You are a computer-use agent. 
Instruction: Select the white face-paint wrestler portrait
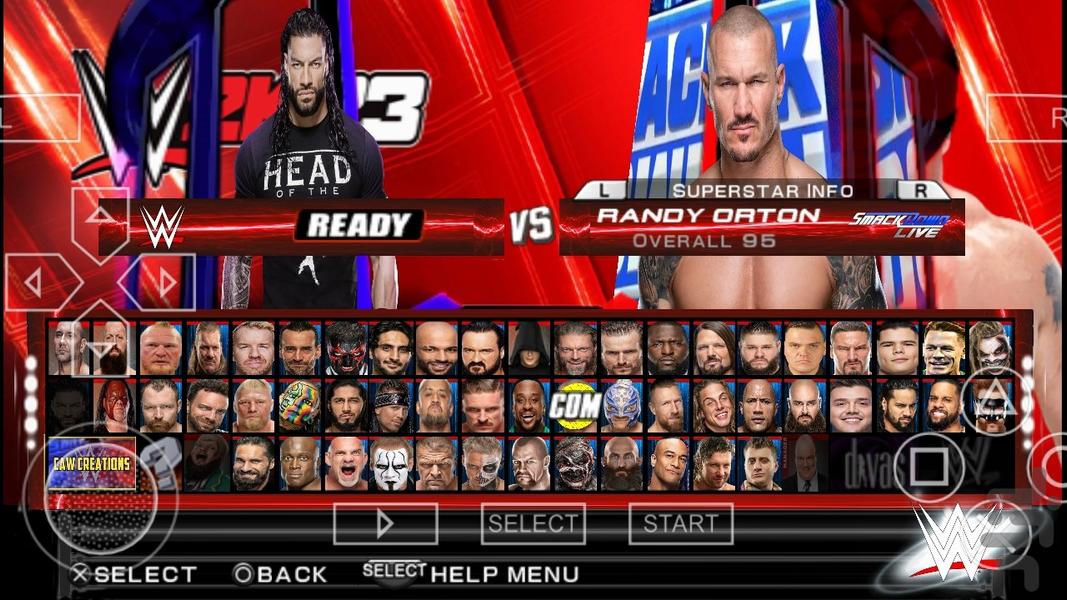pyautogui.click(x=391, y=464)
